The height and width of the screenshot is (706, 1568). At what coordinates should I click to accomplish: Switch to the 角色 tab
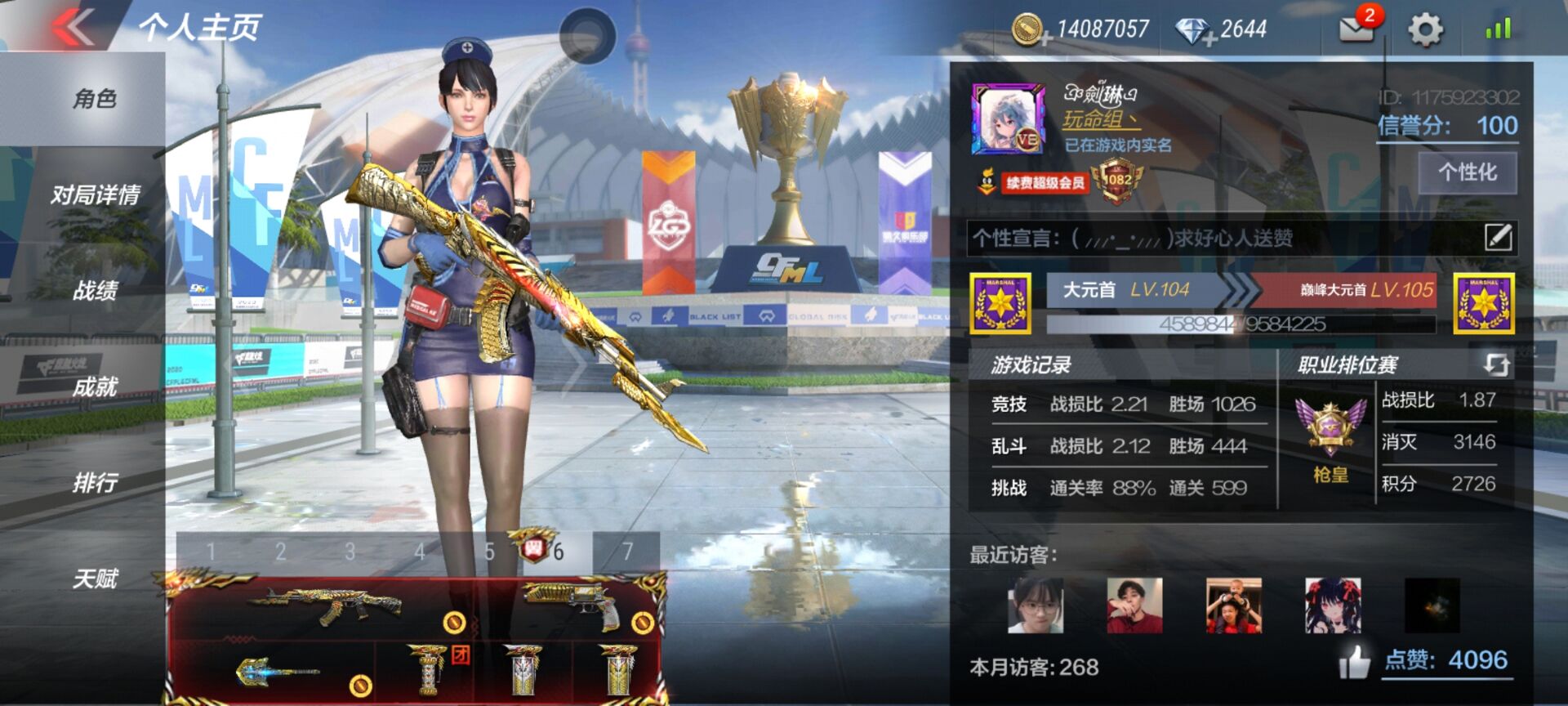[x=95, y=99]
